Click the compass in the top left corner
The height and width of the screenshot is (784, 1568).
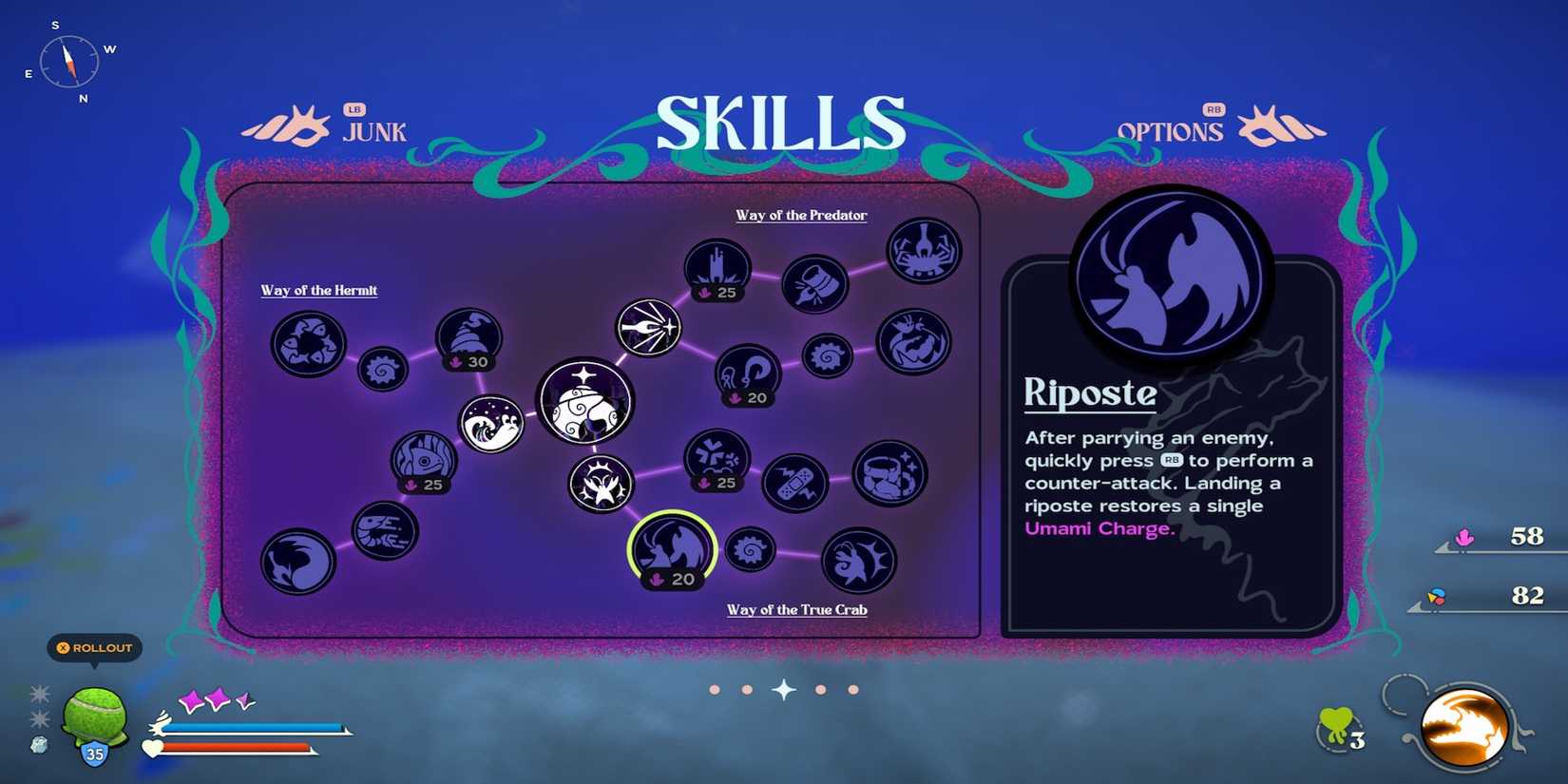[x=67, y=61]
